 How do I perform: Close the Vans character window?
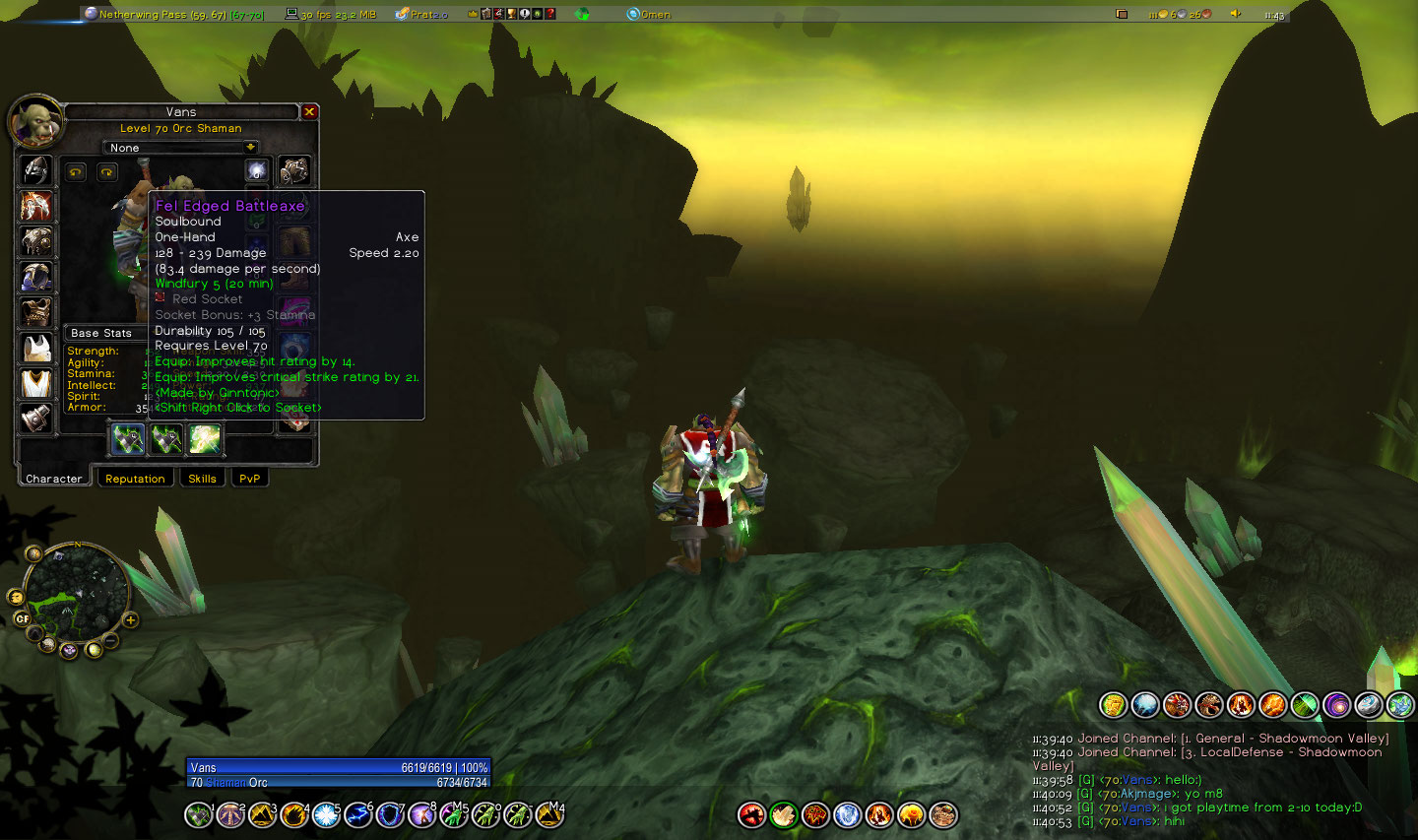coord(309,112)
